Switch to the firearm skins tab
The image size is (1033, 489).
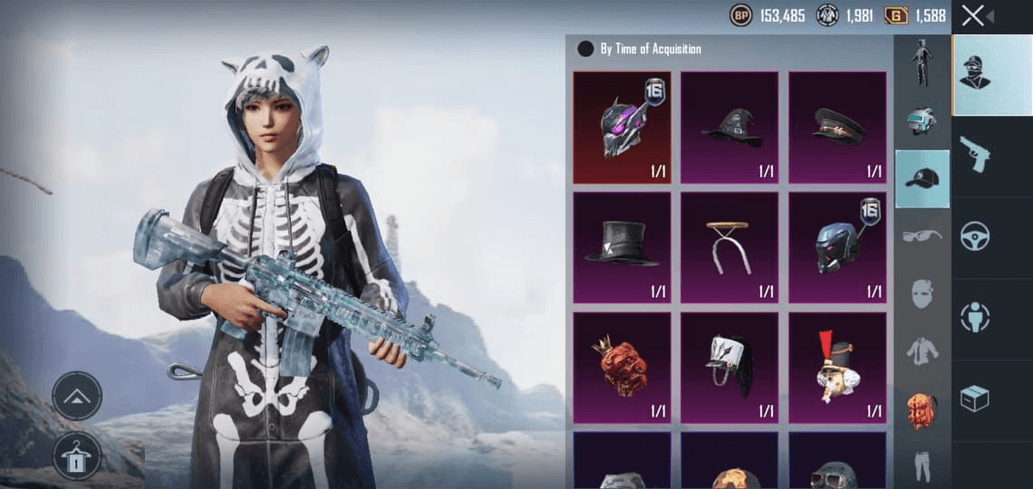[x=974, y=154]
